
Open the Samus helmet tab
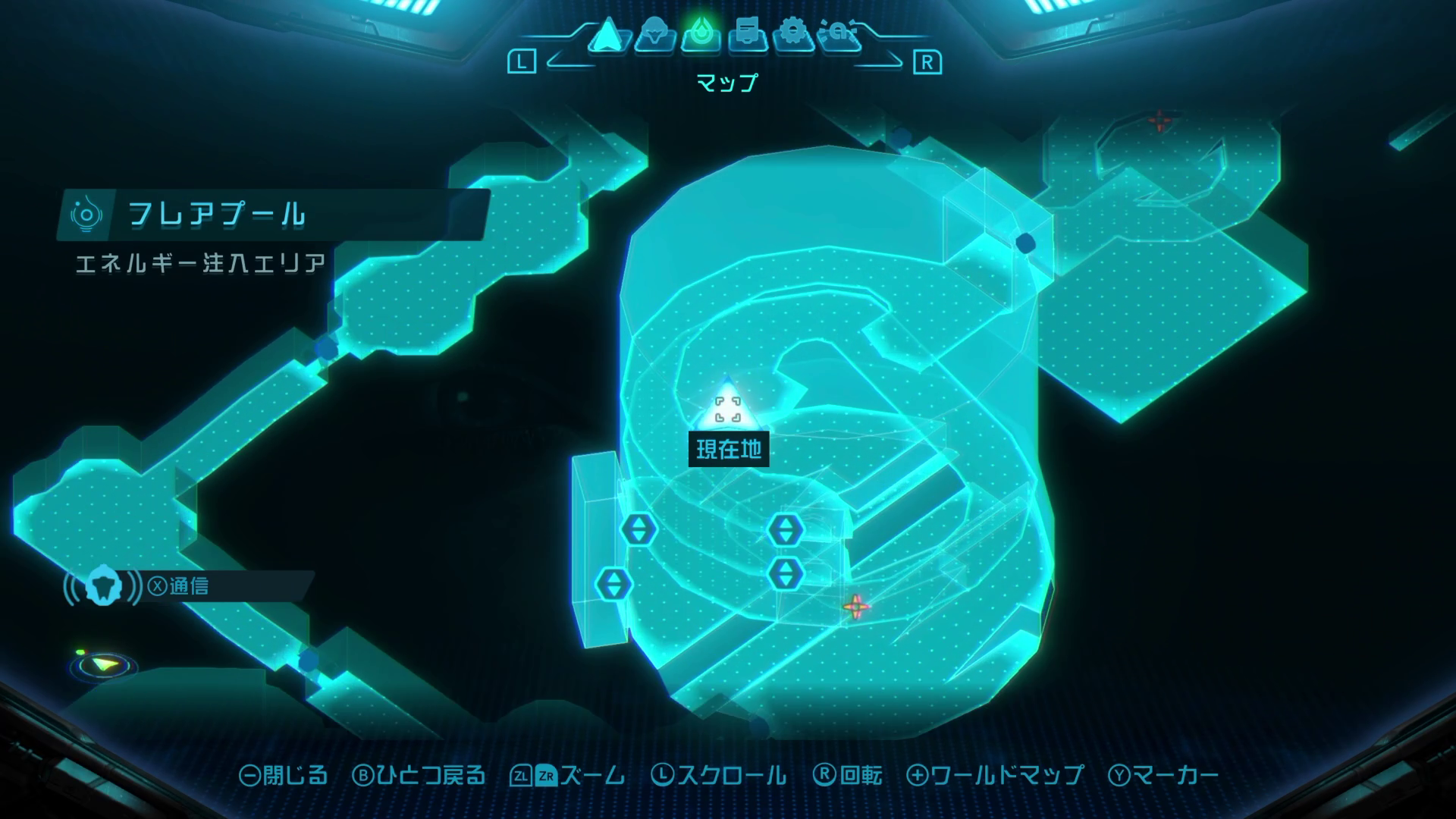click(x=654, y=36)
